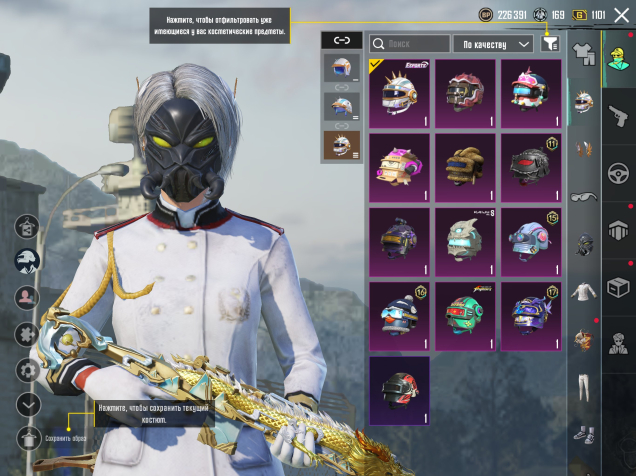Image resolution: width=636 pixels, height=476 pixels.
Task: Pick the furry brown helmet skin
Action: tap(465, 166)
